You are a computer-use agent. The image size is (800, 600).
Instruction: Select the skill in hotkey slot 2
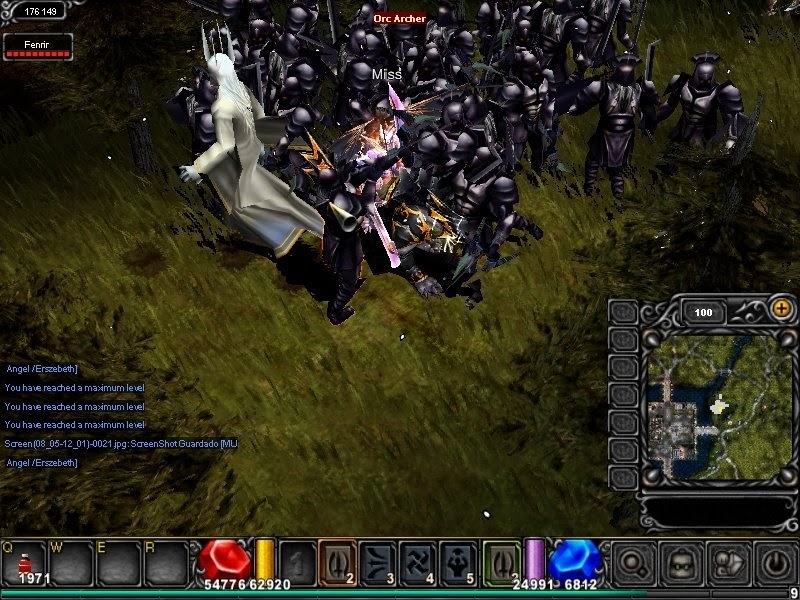pyautogui.click(x=337, y=560)
